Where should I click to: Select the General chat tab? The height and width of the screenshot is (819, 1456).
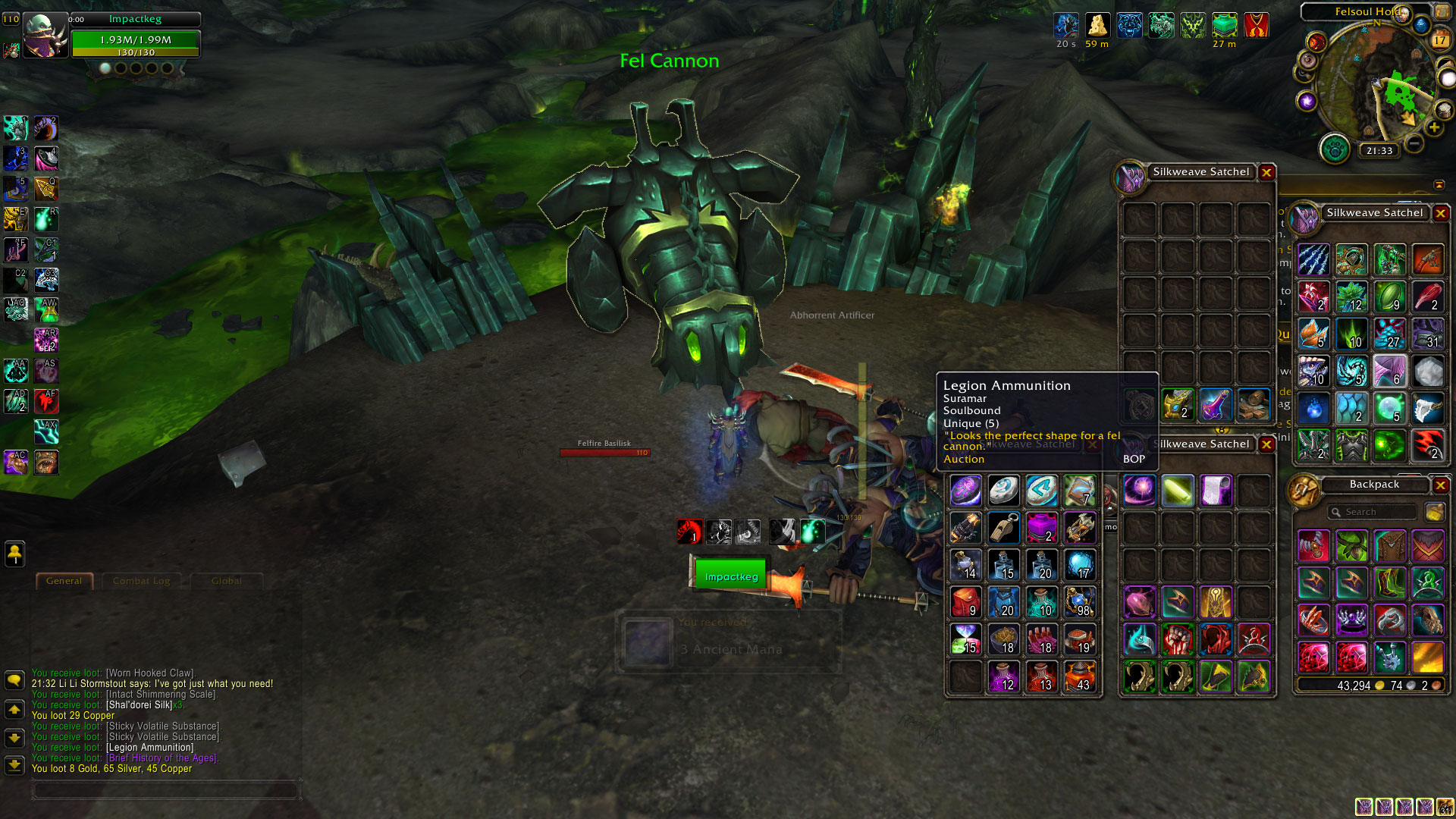pos(64,582)
